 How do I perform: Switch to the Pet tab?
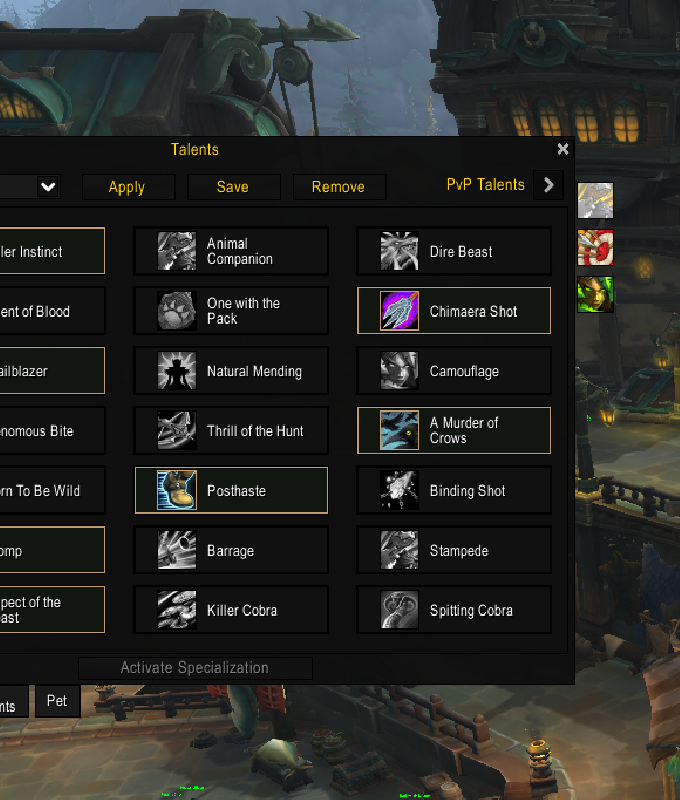pyautogui.click(x=57, y=701)
